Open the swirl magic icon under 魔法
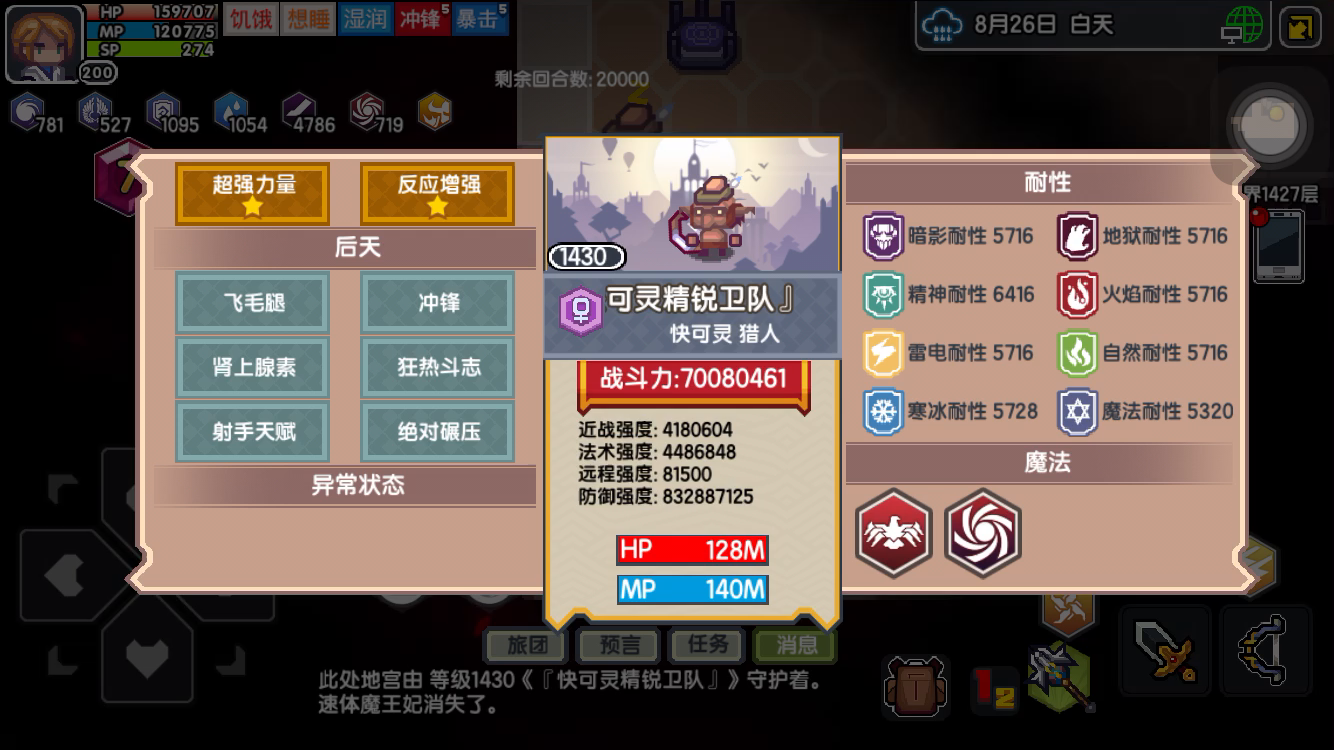The height and width of the screenshot is (750, 1334). click(983, 534)
